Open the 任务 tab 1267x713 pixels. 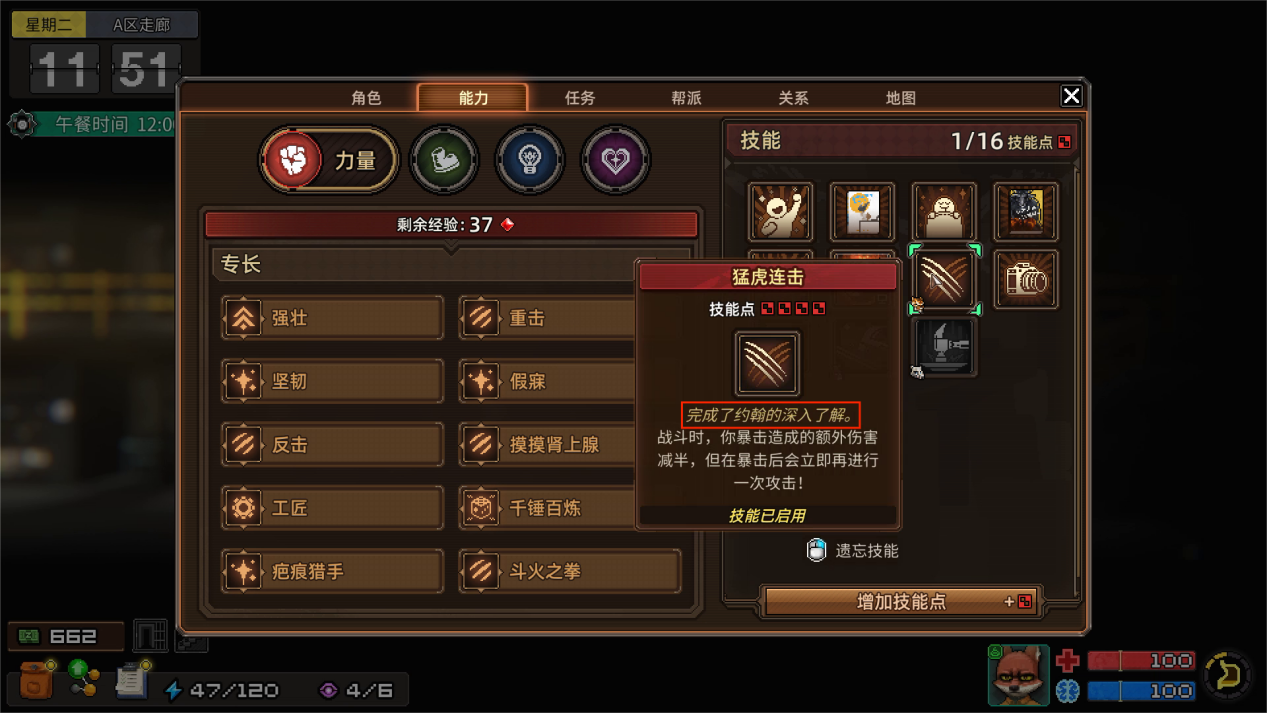580,98
